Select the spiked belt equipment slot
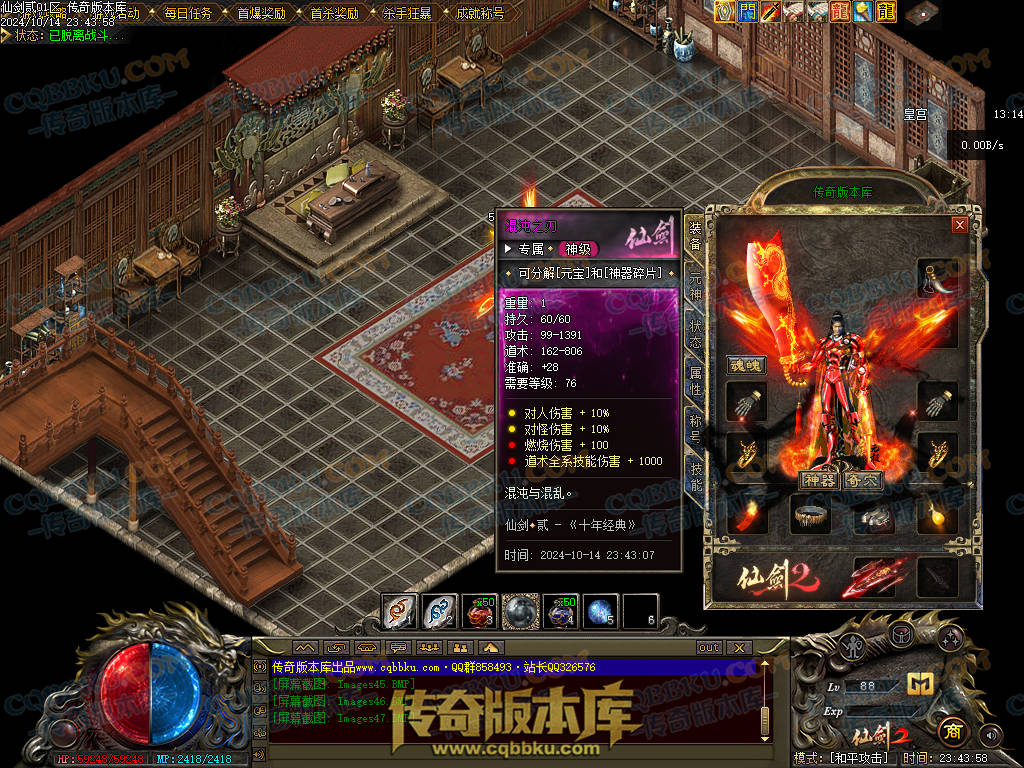 click(x=811, y=516)
